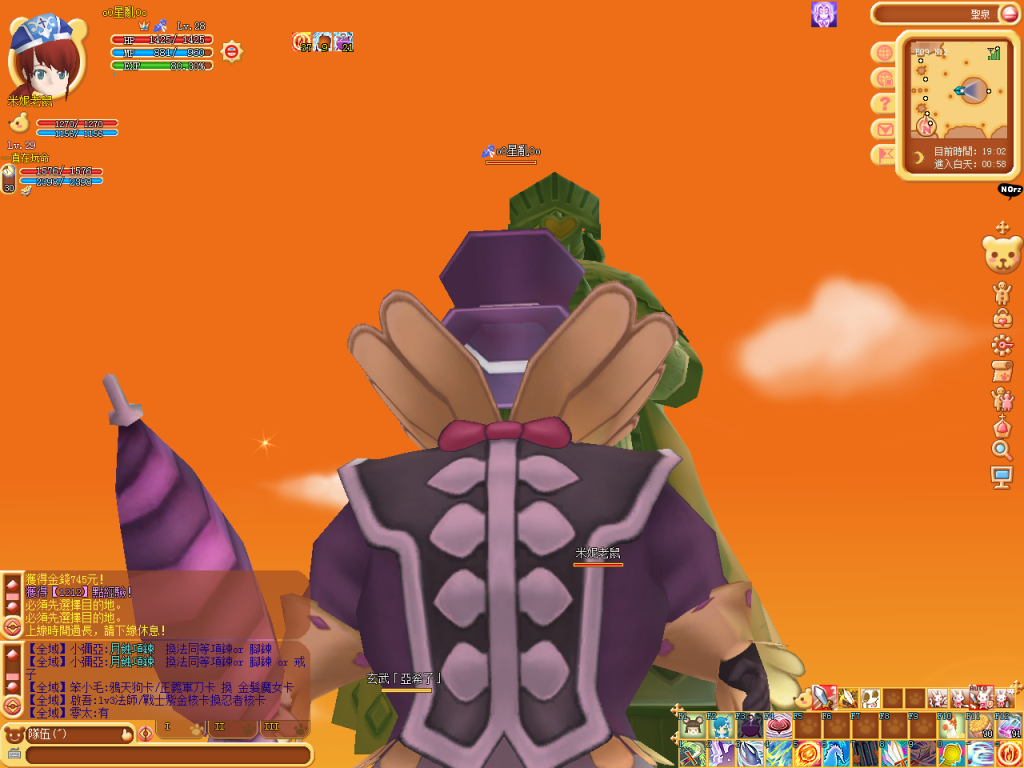The image size is (1024, 768).
Task: Click the red no-entry icon beside the HP bars
Action: 231,51
